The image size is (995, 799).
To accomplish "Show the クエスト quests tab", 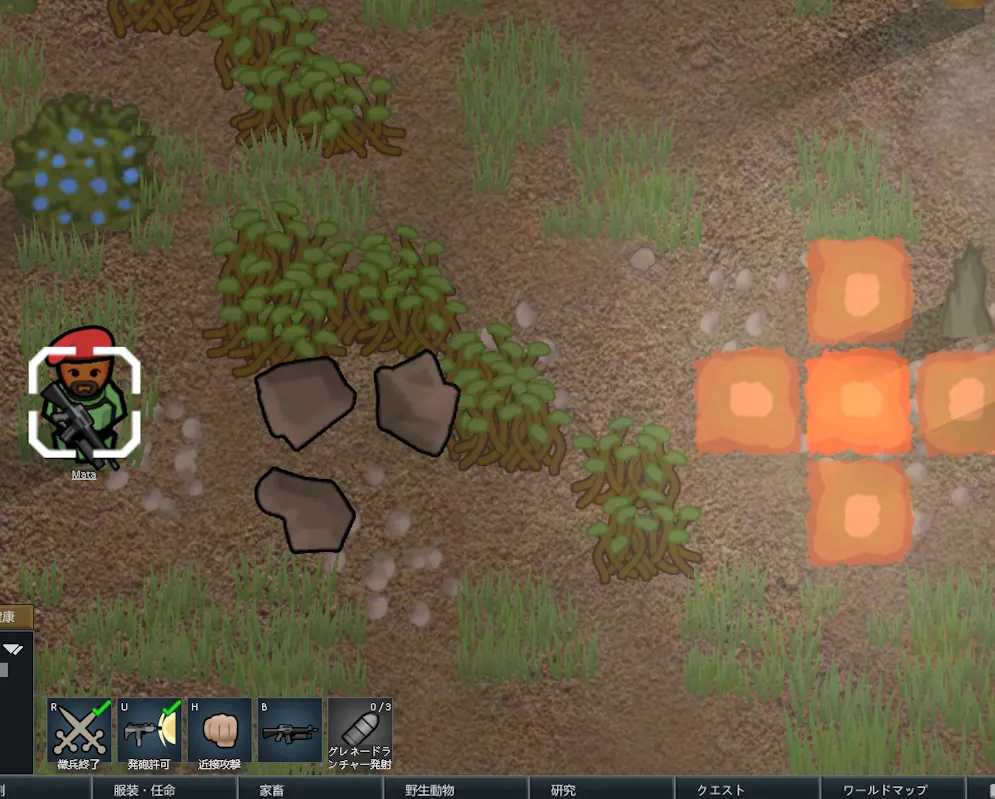I will (720, 790).
